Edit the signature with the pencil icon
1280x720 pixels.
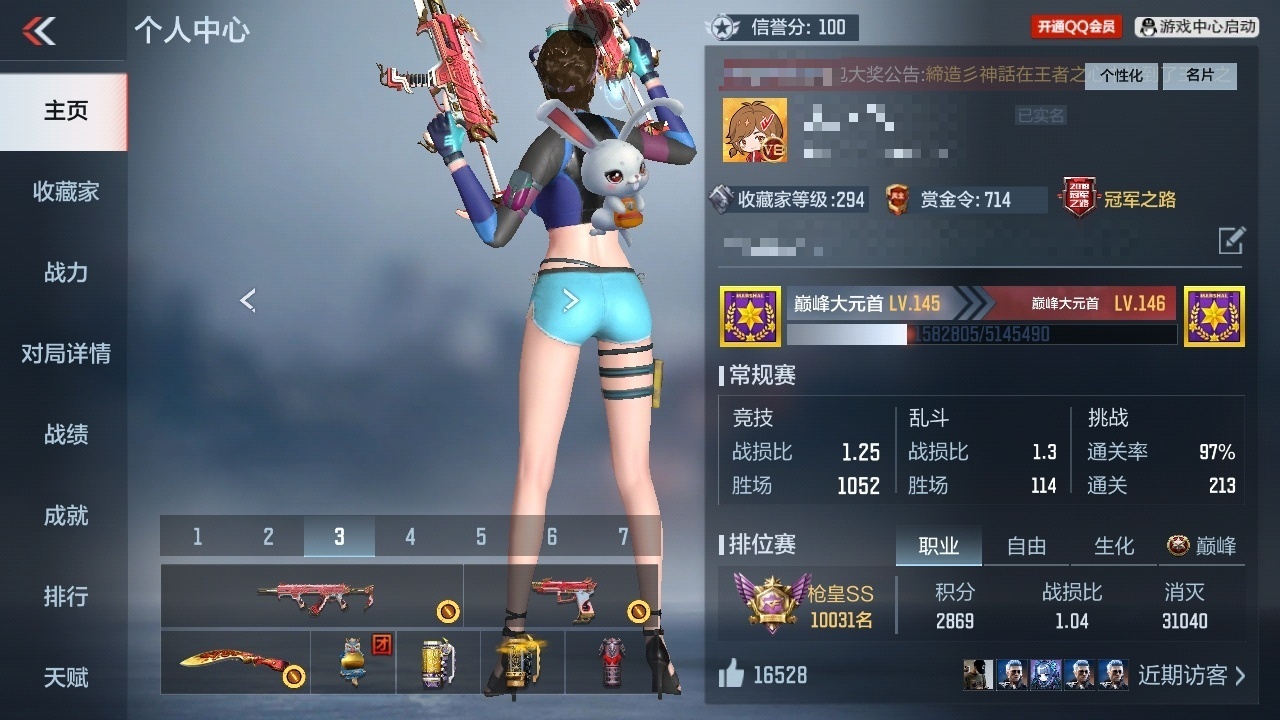pos(1231,241)
